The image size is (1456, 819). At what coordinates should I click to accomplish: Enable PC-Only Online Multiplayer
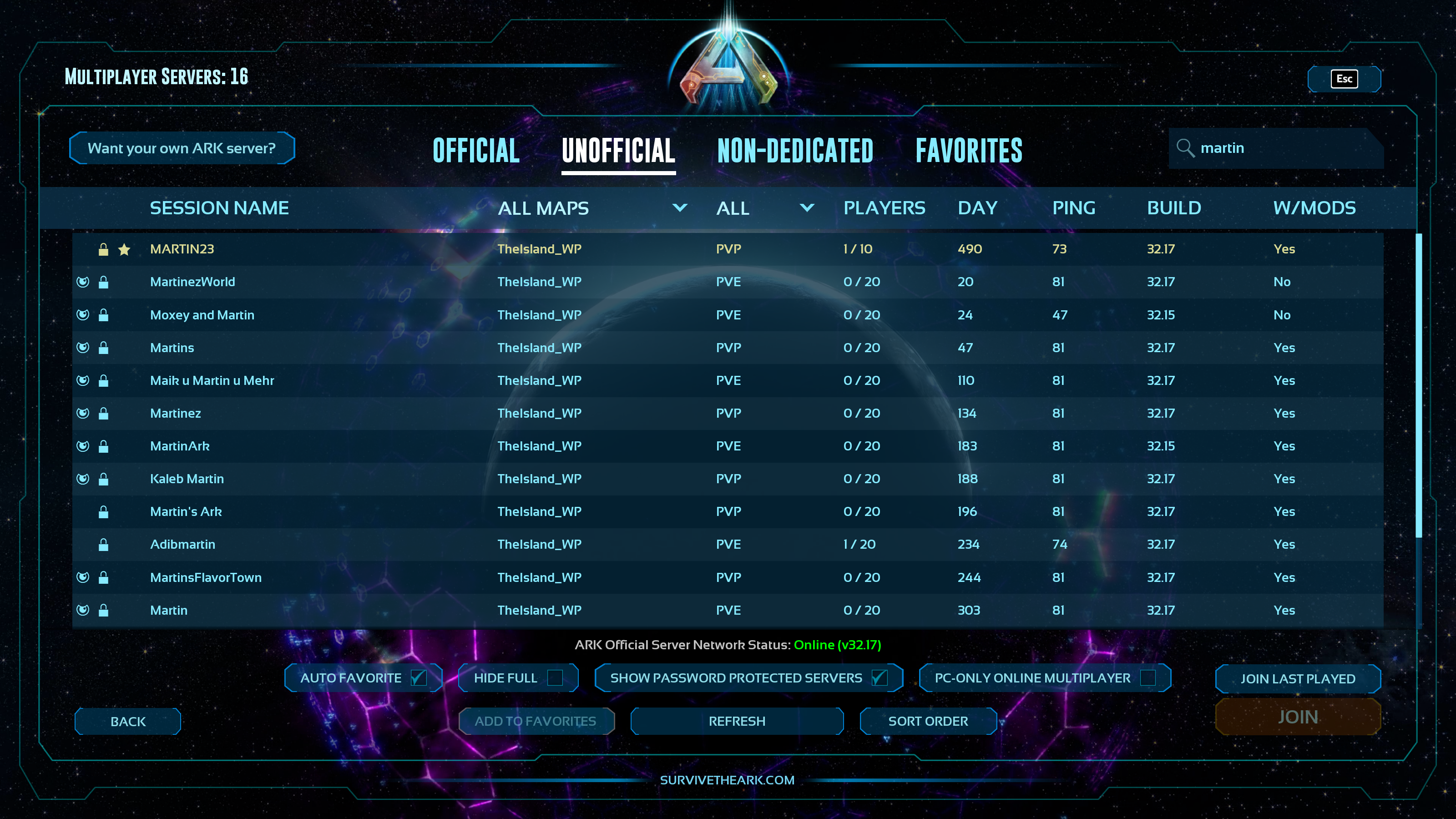pos(1148,677)
